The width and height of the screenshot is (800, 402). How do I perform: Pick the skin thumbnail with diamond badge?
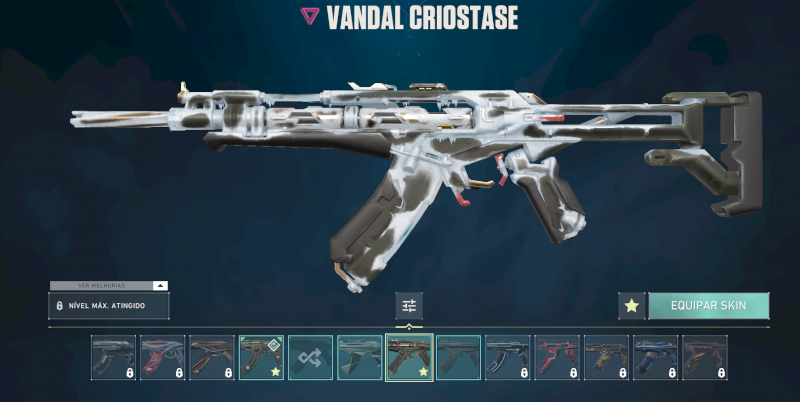pos(261,358)
